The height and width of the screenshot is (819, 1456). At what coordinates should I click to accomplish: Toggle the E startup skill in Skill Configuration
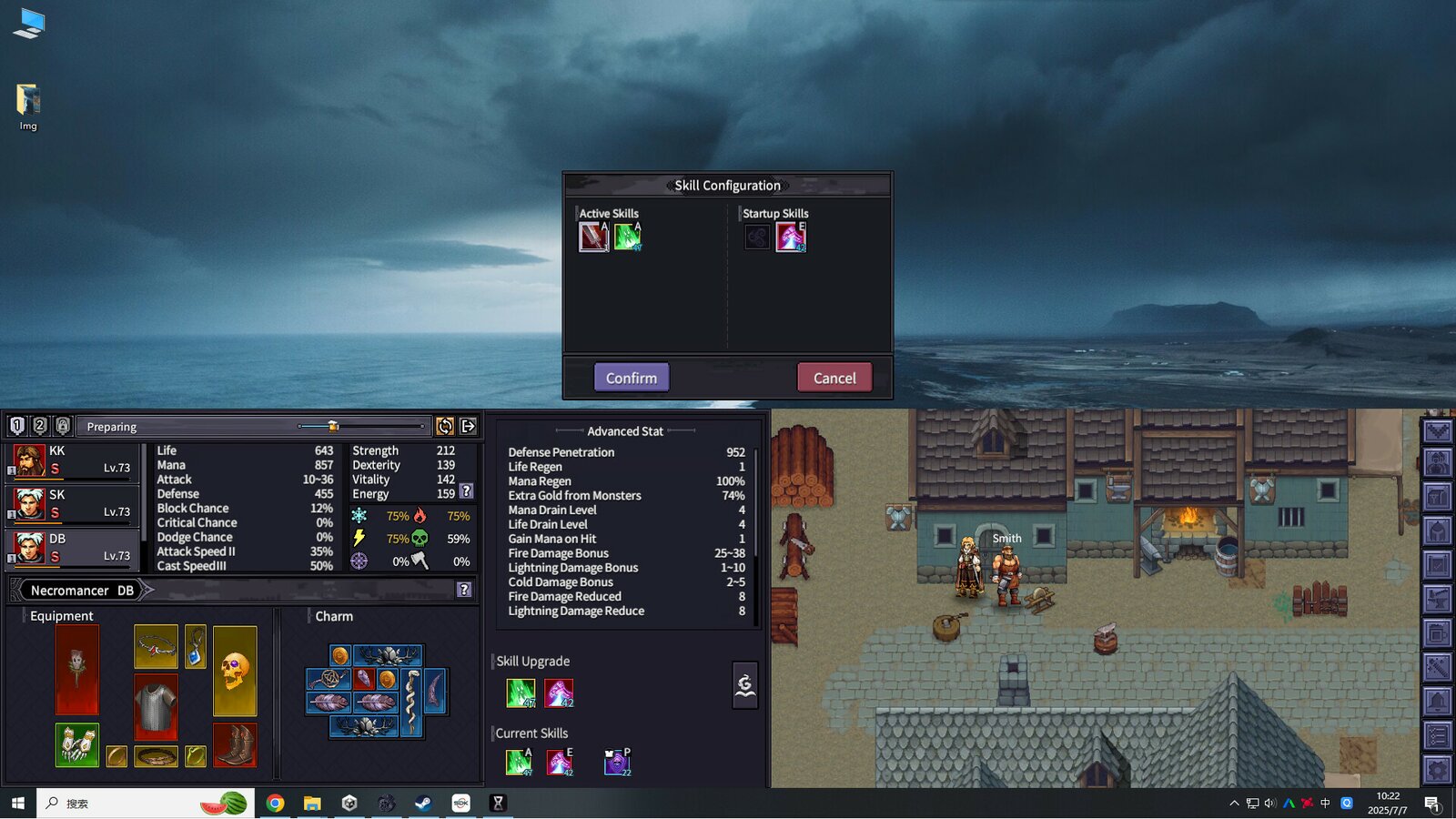pos(790,237)
